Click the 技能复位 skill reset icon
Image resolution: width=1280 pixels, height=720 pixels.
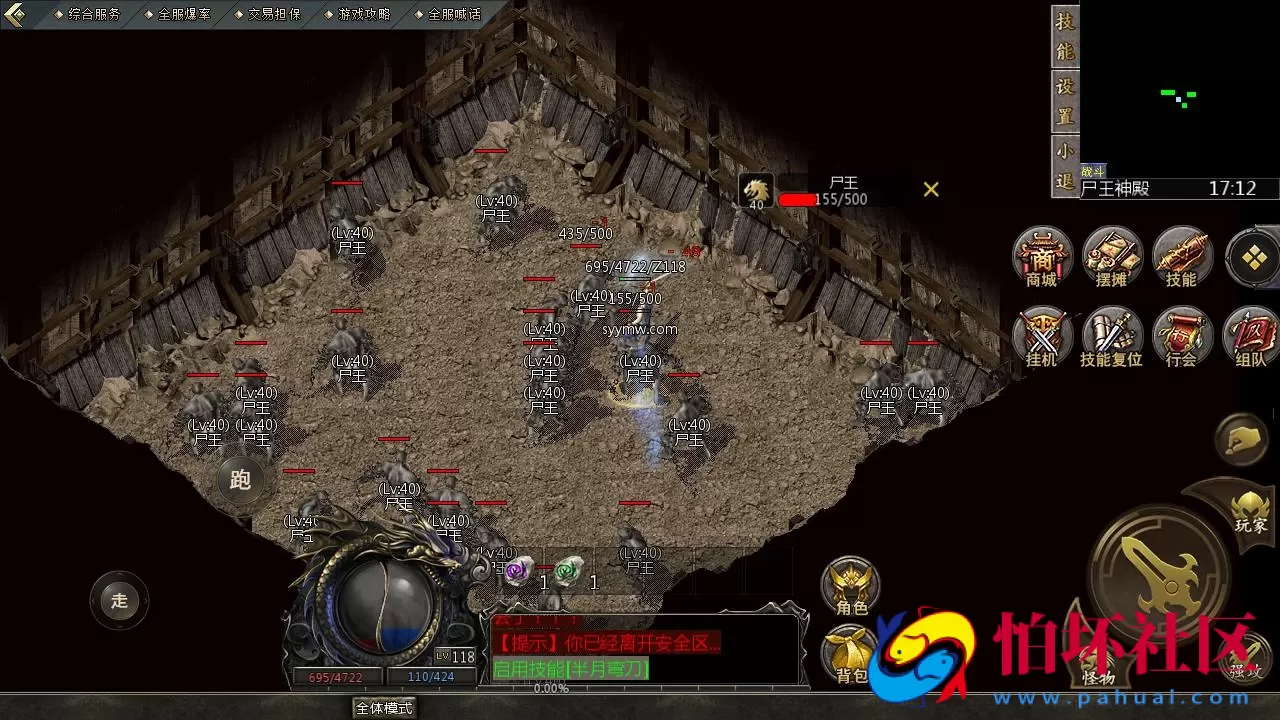(1112, 337)
